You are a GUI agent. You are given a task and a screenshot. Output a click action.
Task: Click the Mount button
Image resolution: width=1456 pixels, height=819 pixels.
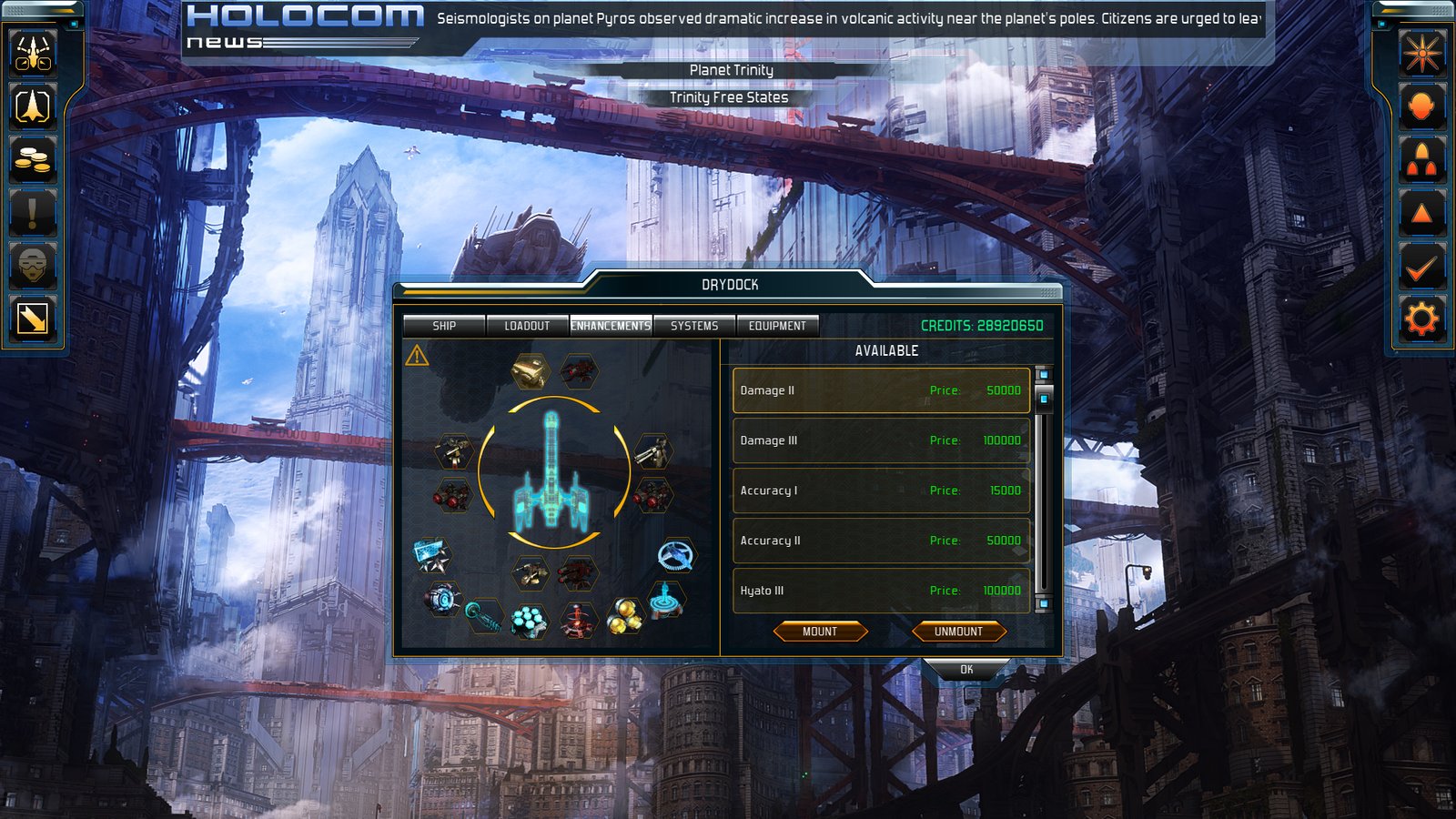[x=820, y=632]
